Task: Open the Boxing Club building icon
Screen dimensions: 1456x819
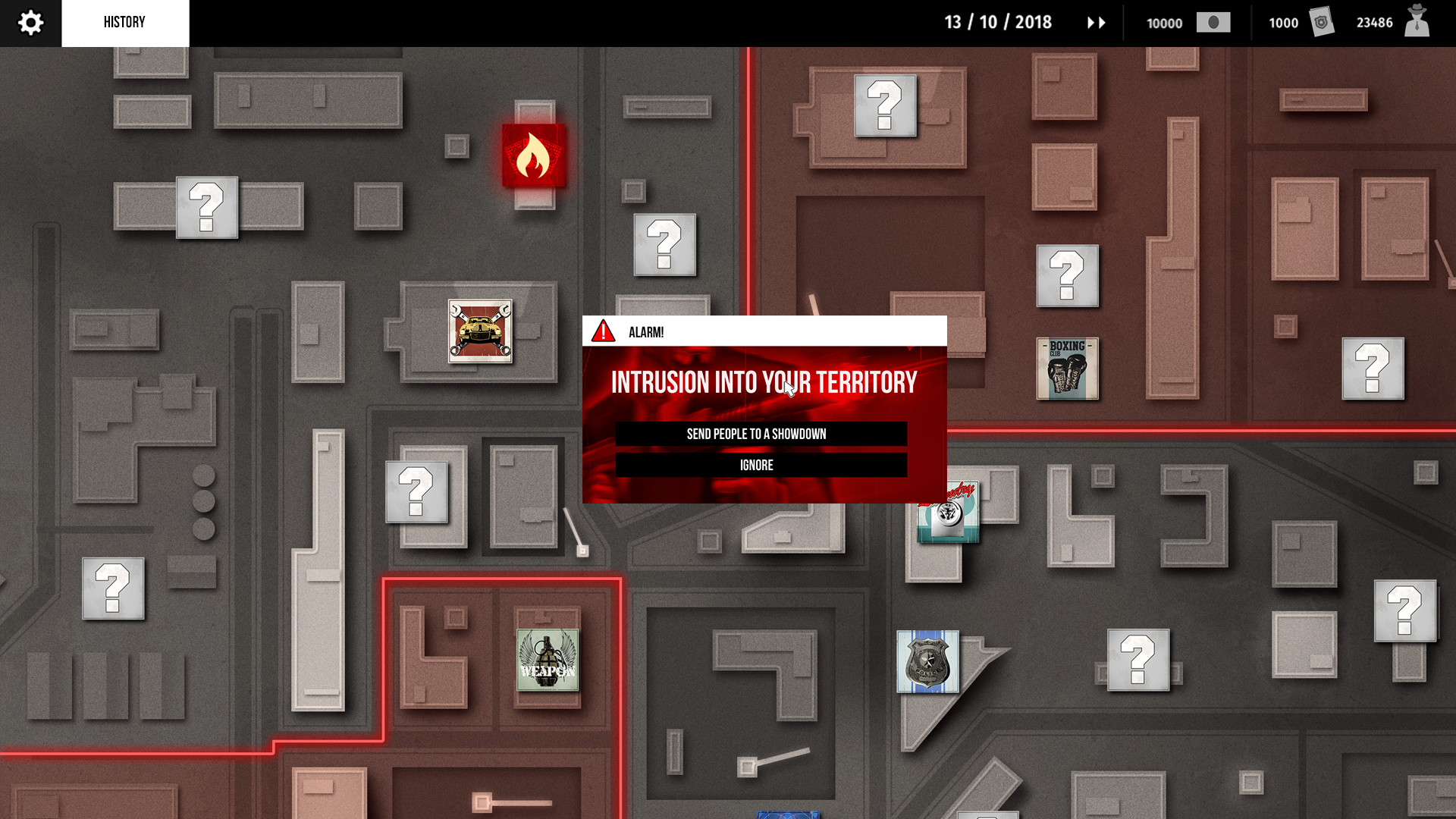Action: click(x=1066, y=369)
